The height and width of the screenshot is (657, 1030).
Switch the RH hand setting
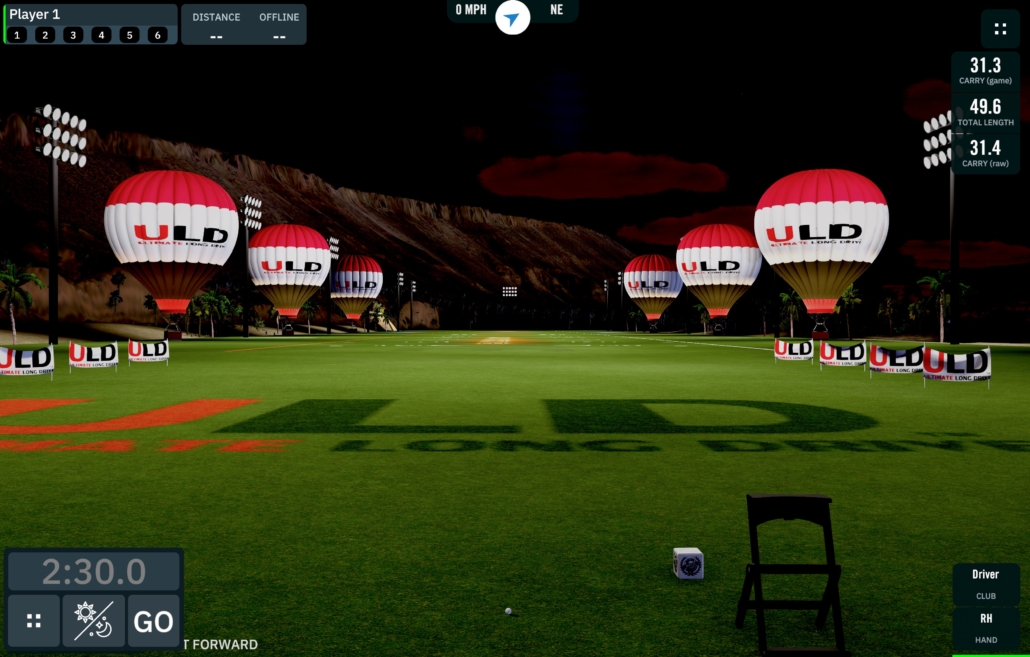pos(985,627)
